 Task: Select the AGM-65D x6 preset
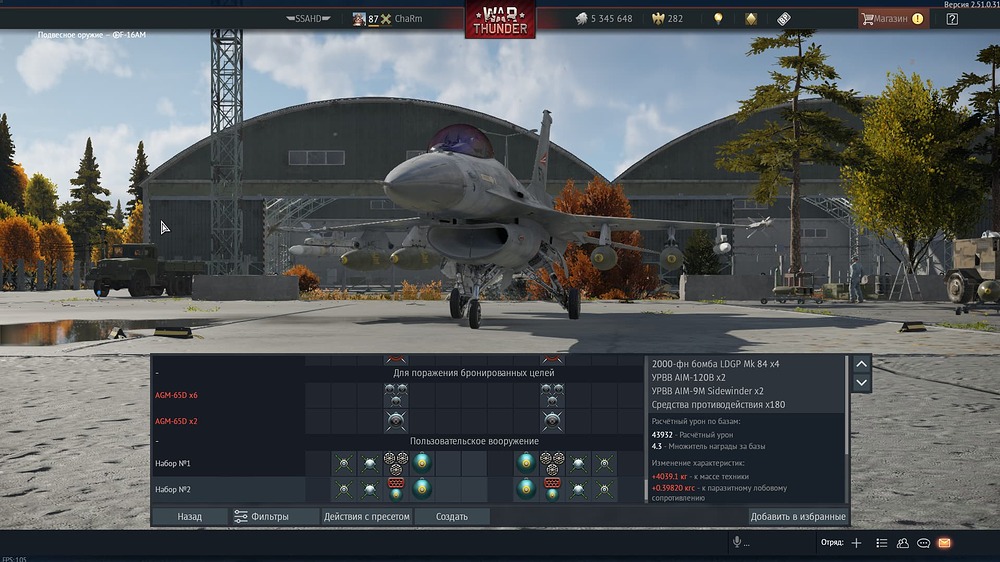click(x=176, y=395)
